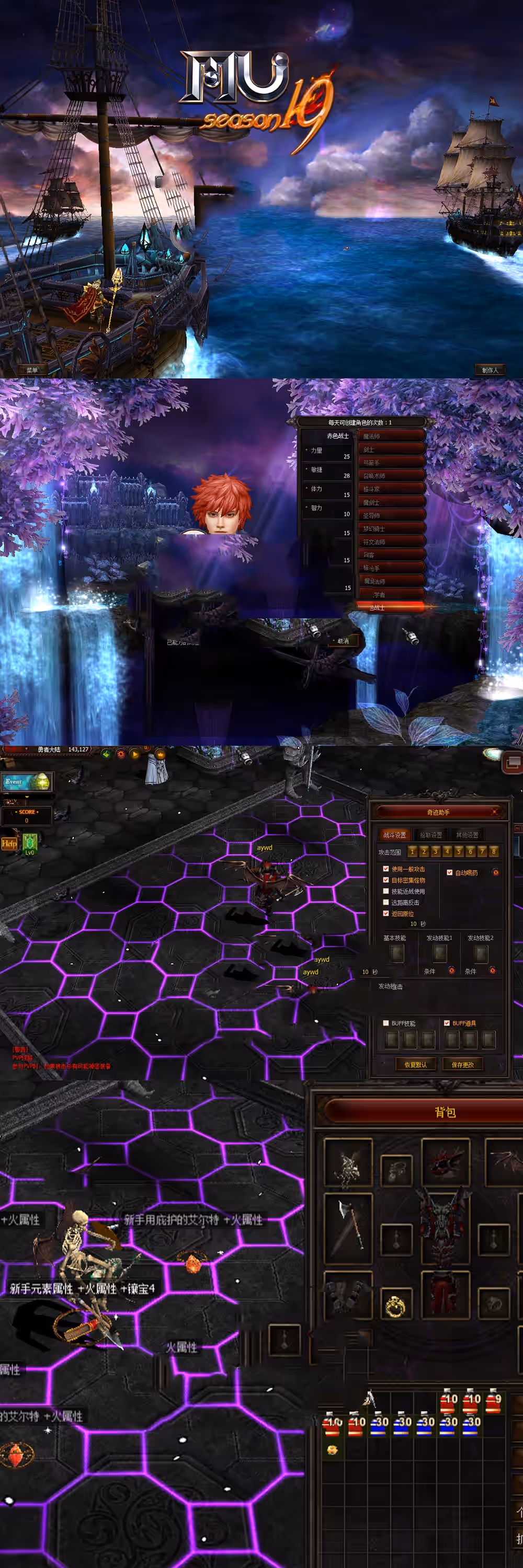This screenshot has width=523, height=1568.
Task: Set attack range to 5
Action: [x=459, y=851]
